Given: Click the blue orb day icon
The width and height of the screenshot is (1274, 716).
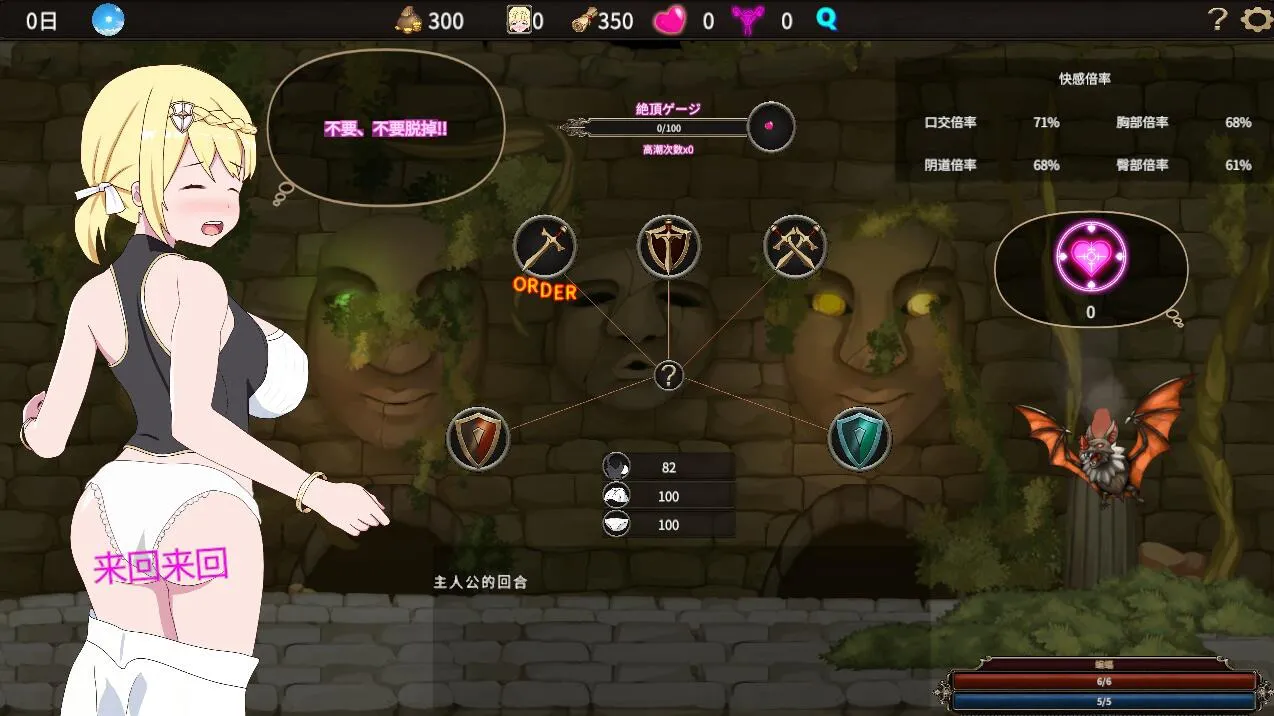Looking at the screenshot, I should [107, 20].
